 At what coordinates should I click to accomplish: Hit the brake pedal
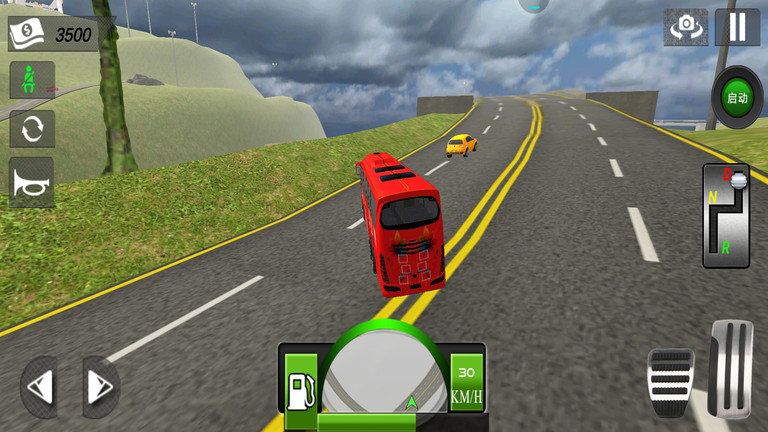(671, 382)
